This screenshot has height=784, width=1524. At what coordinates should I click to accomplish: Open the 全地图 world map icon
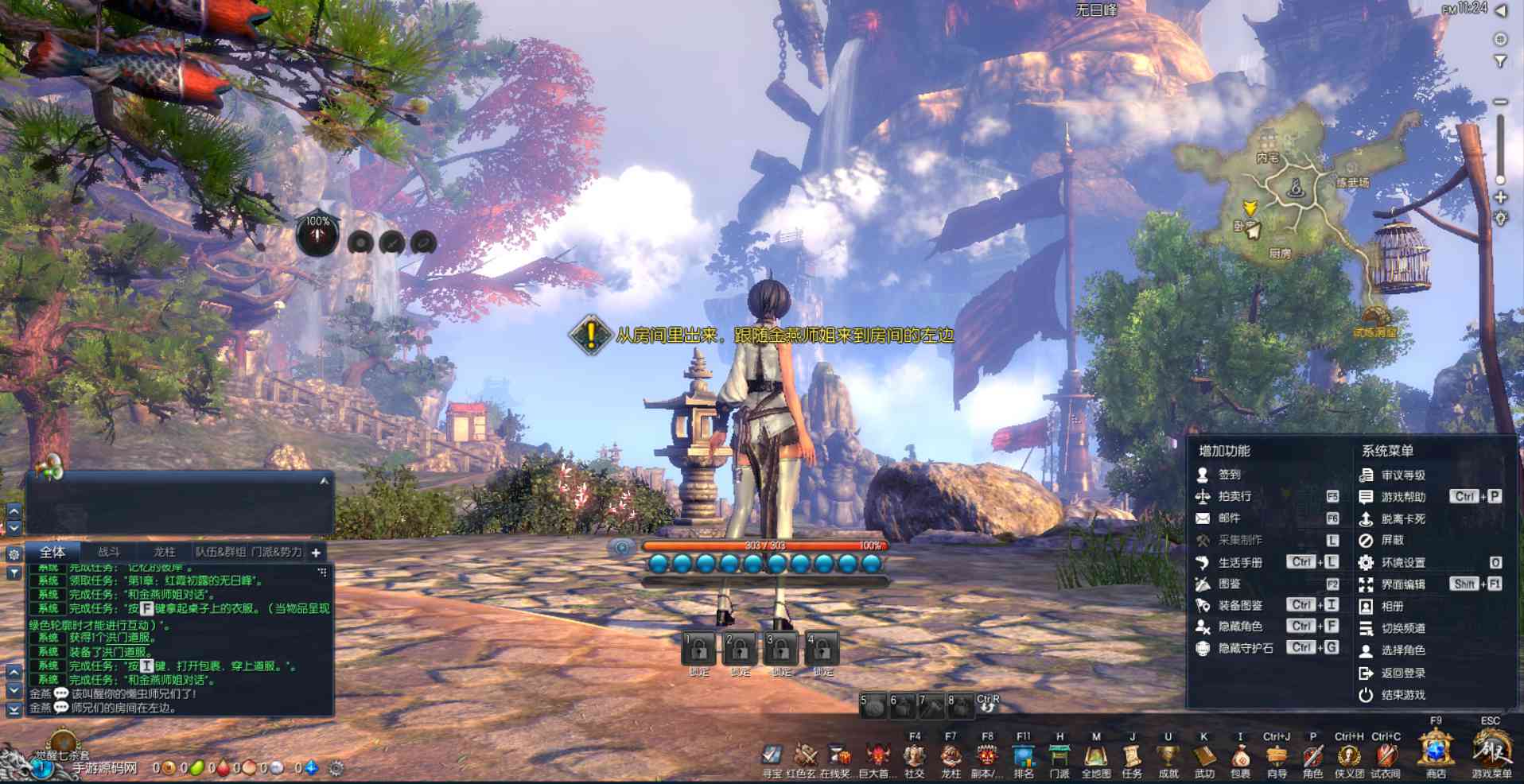[1095, 755]
